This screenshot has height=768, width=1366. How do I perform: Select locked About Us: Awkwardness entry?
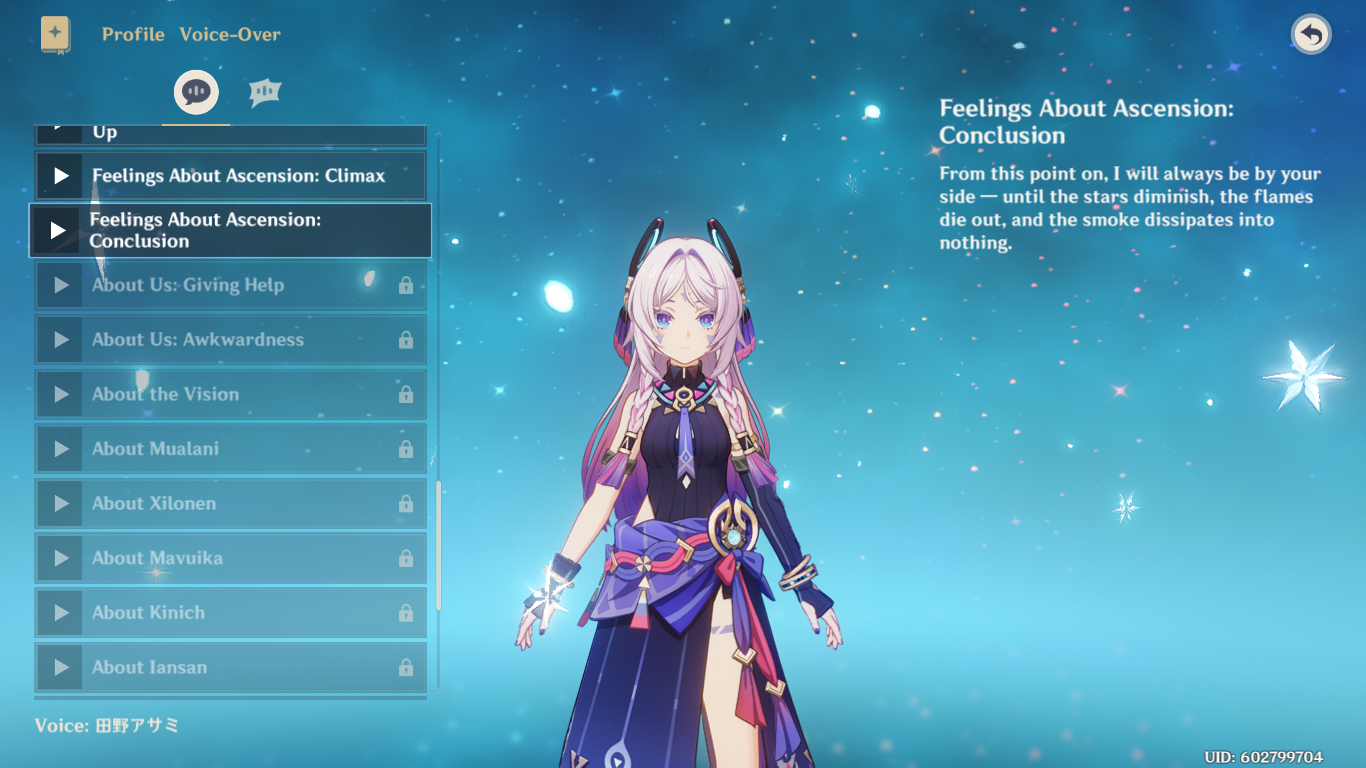[230, 340]
